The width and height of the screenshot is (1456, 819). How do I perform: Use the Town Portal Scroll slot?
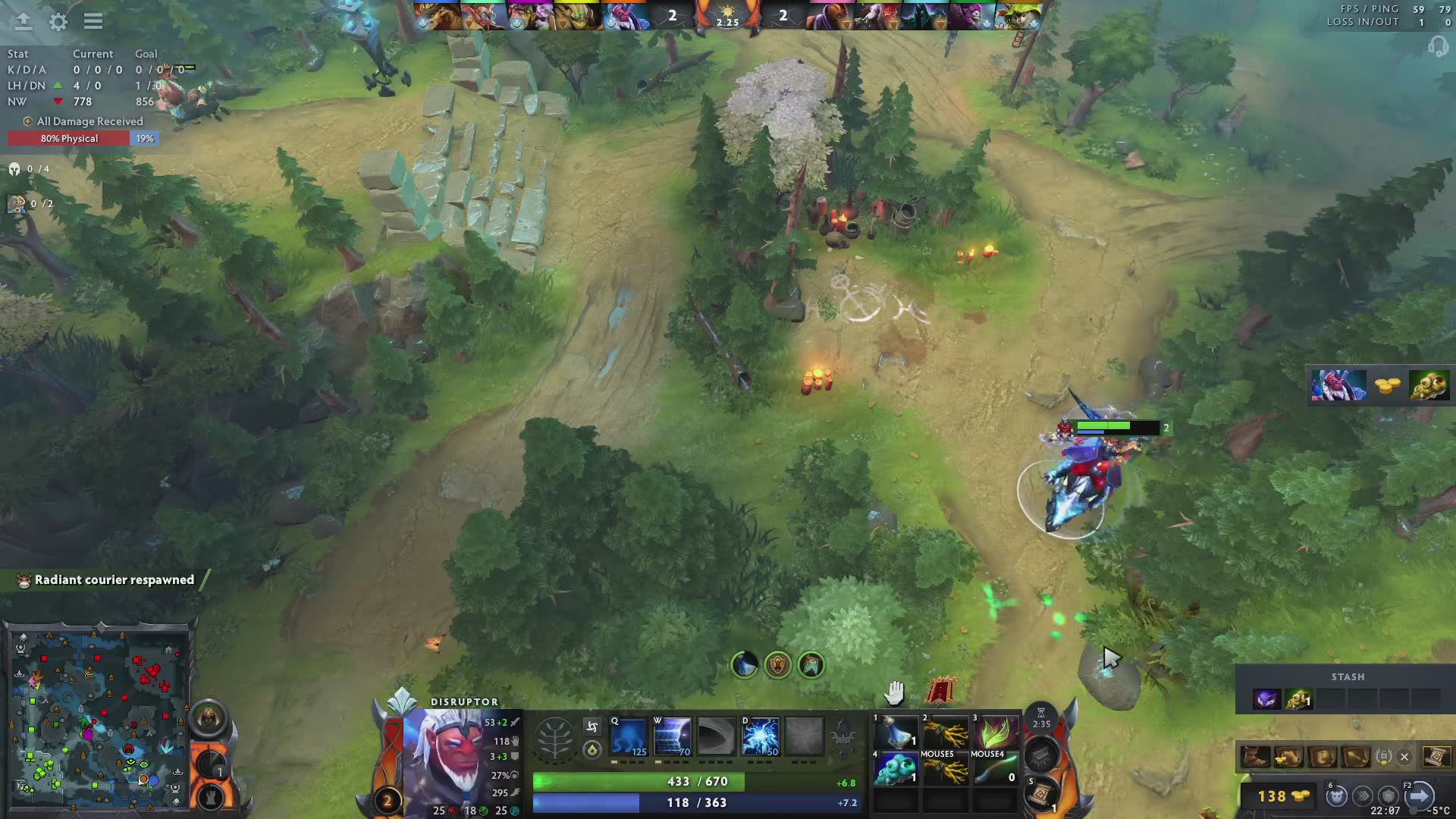tap(1040, 795)
